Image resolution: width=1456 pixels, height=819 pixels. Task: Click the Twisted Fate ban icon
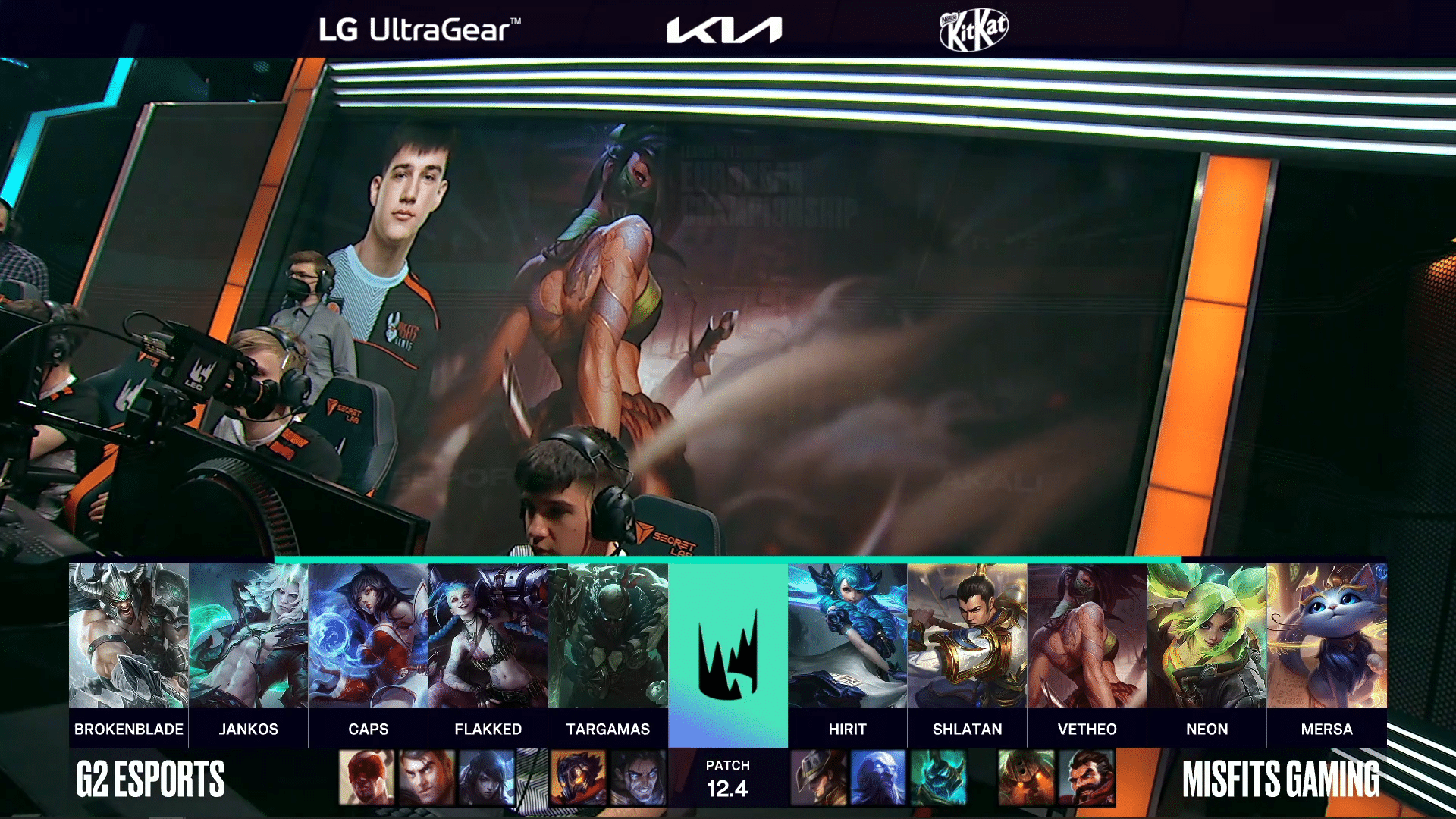(819, 777)
